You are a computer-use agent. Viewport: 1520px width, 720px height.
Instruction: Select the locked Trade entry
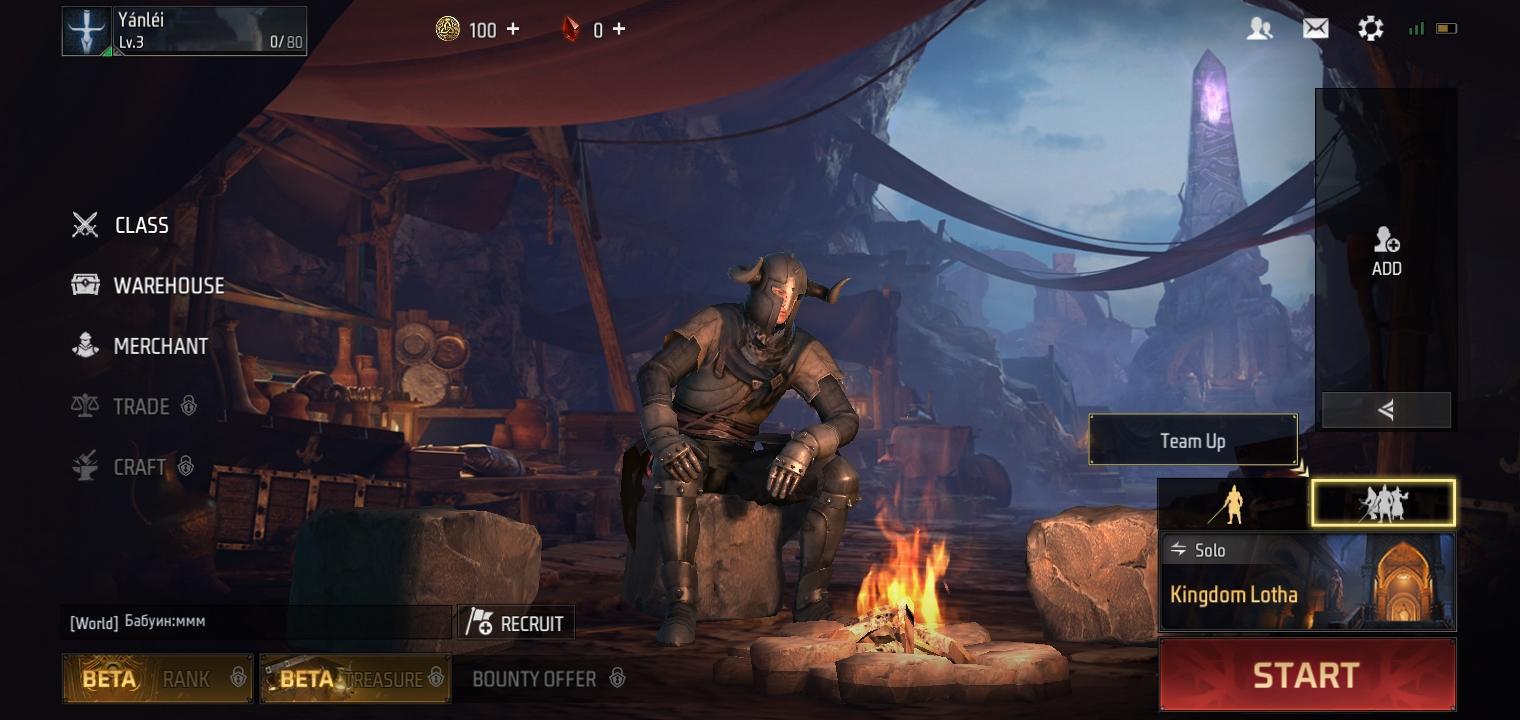(134, 406)
